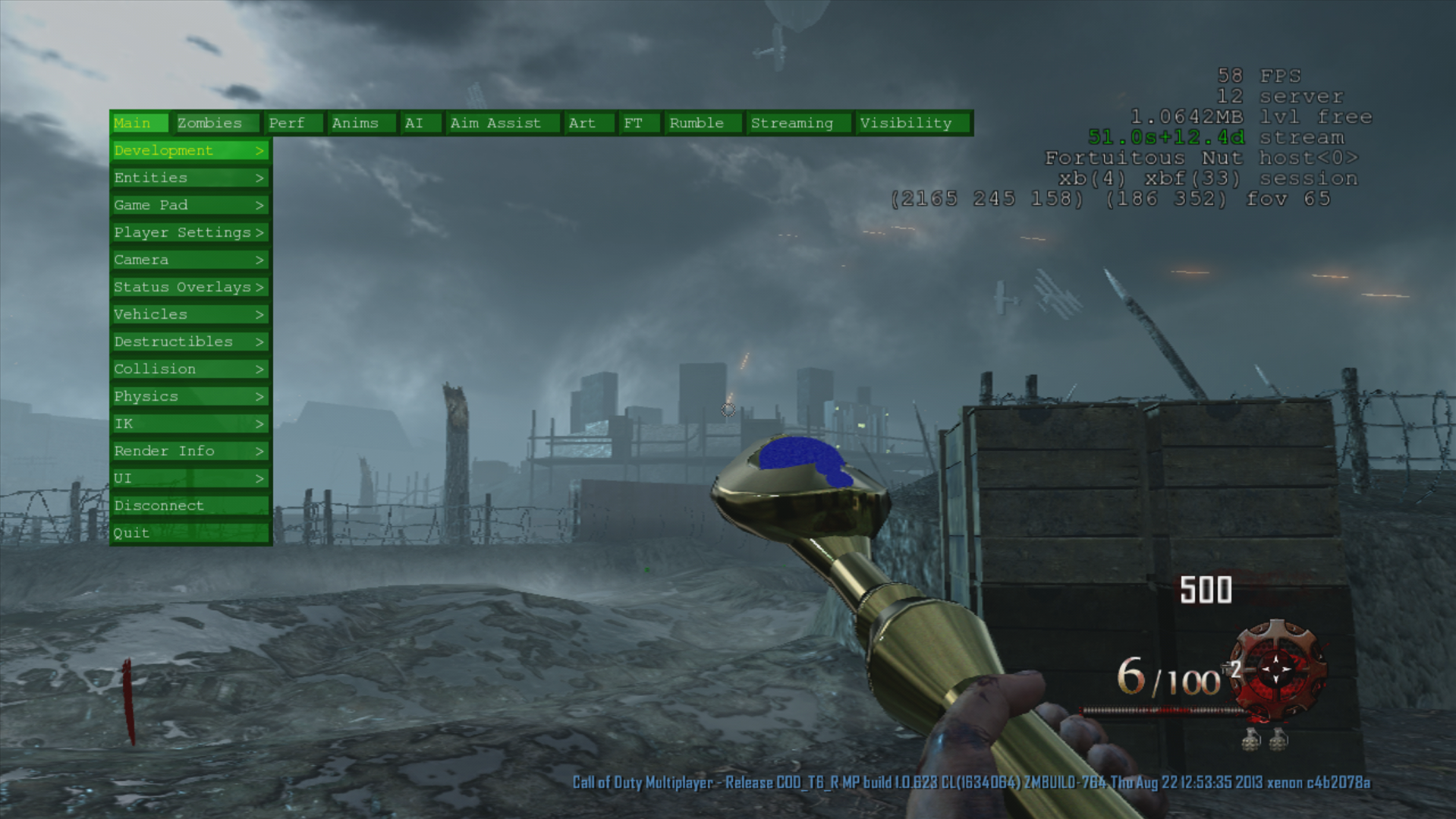The image size is (1456, 819).
Task: Expand the Game Pad entry
Action: coord(190,205)
